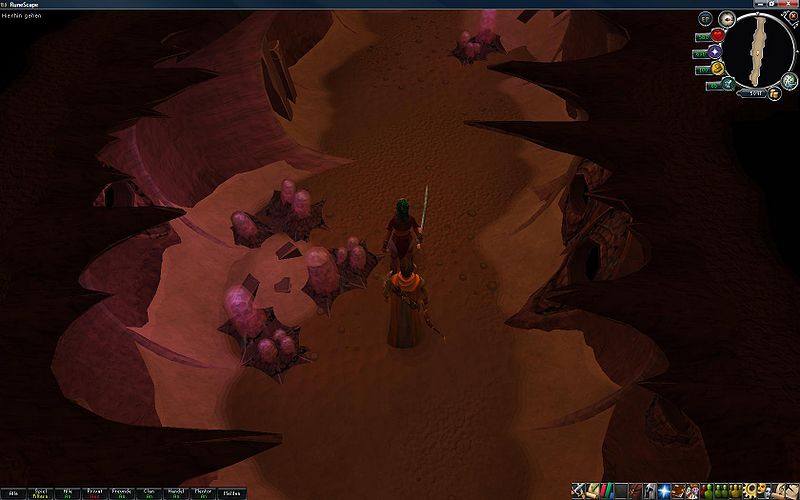The width and height of the screenshot is (800, 500).
Task: Click the green summoning orb
Action: [x=729, y=85]
